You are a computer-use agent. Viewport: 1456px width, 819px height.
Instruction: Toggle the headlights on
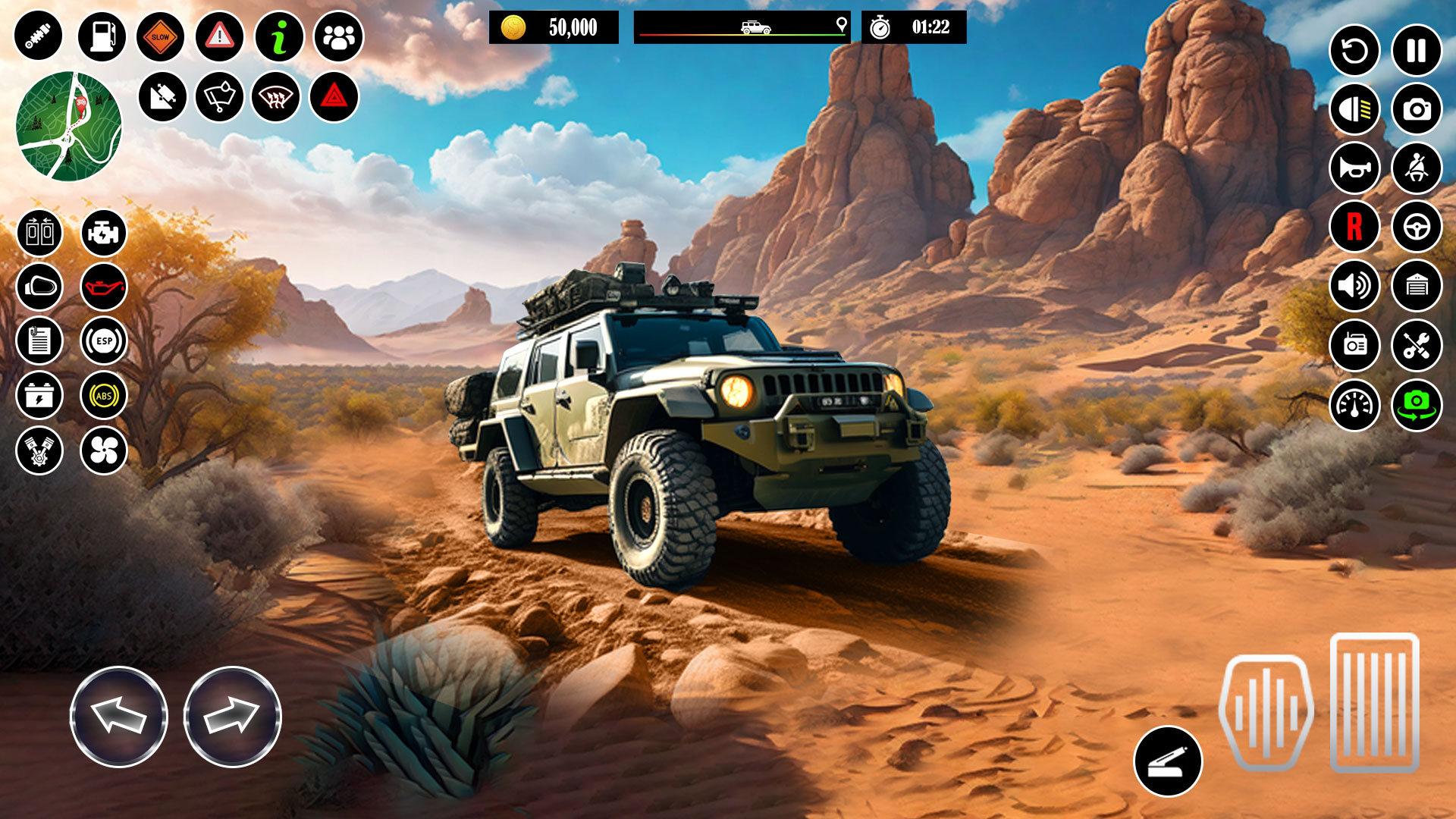point(1357,109)
